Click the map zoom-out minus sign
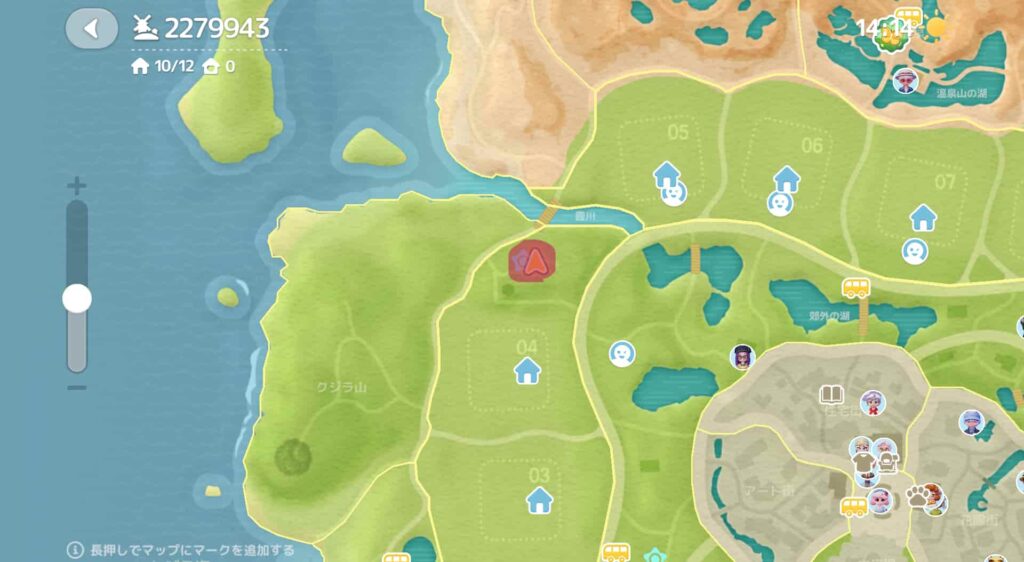 pyautogui.click(x=76, y=387)
